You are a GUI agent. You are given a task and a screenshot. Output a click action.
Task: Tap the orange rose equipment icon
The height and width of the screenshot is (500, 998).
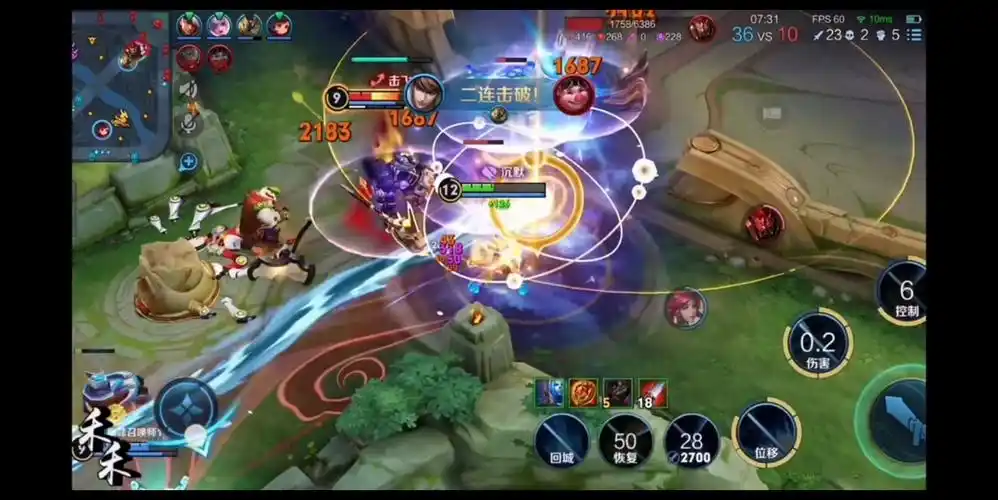coord(583,392)
